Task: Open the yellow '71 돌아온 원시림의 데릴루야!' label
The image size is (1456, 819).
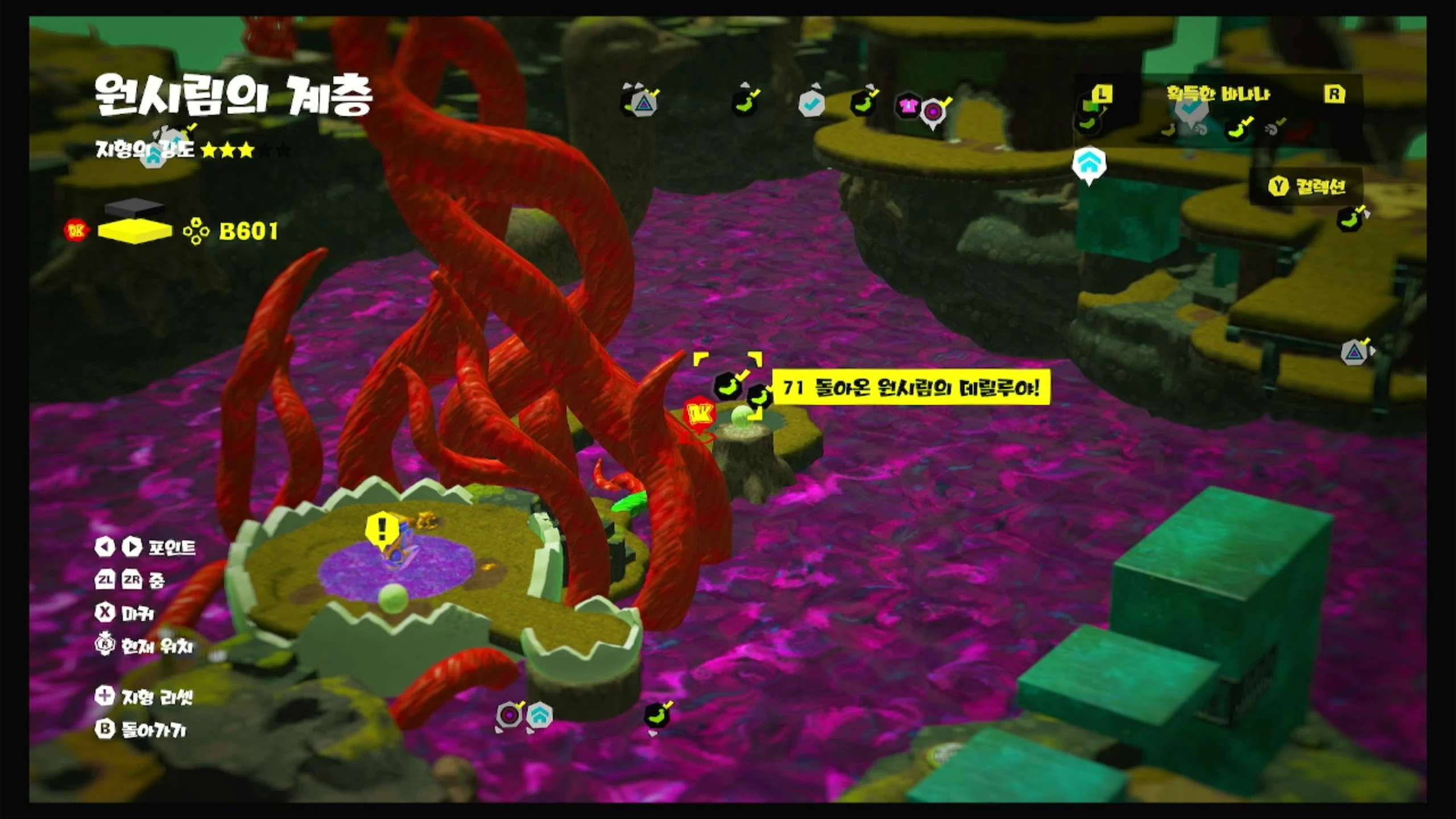Action: (x=911, y=388)
